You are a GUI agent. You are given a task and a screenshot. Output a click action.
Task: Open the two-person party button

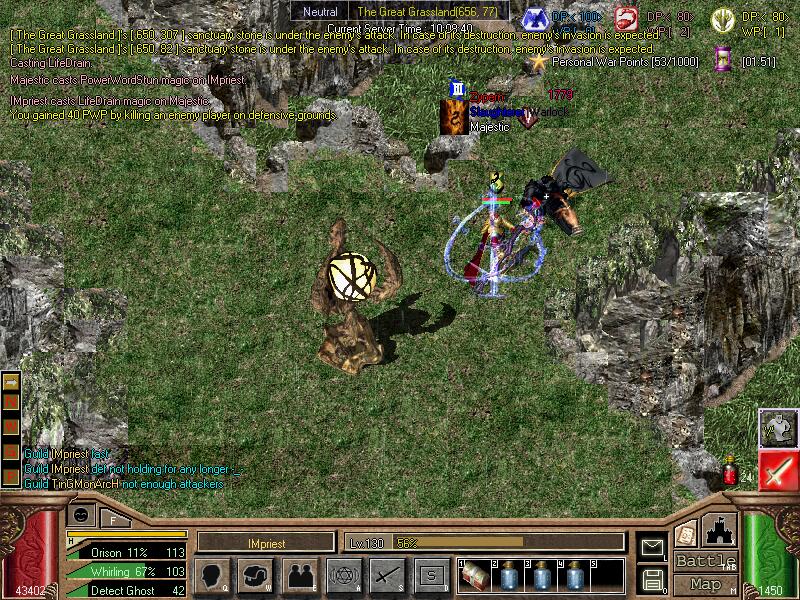click(300, 576)
